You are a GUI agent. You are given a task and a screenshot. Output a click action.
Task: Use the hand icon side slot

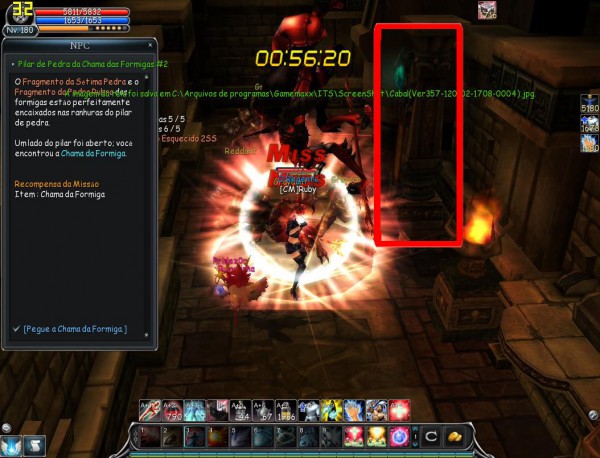pos(589,144)
